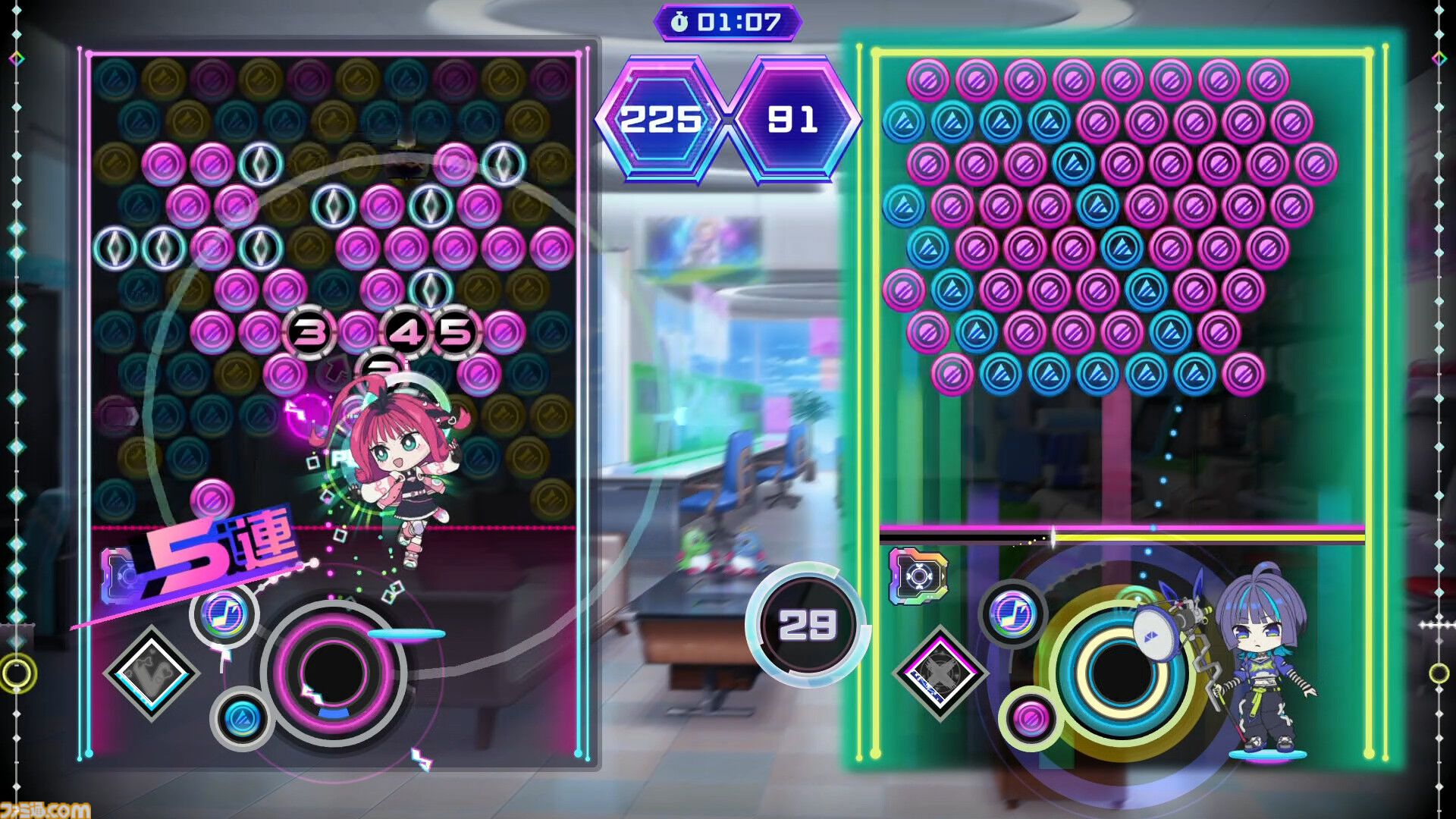
Task: Select the hexagonal 225 score panel
Action: pos(662,118)
